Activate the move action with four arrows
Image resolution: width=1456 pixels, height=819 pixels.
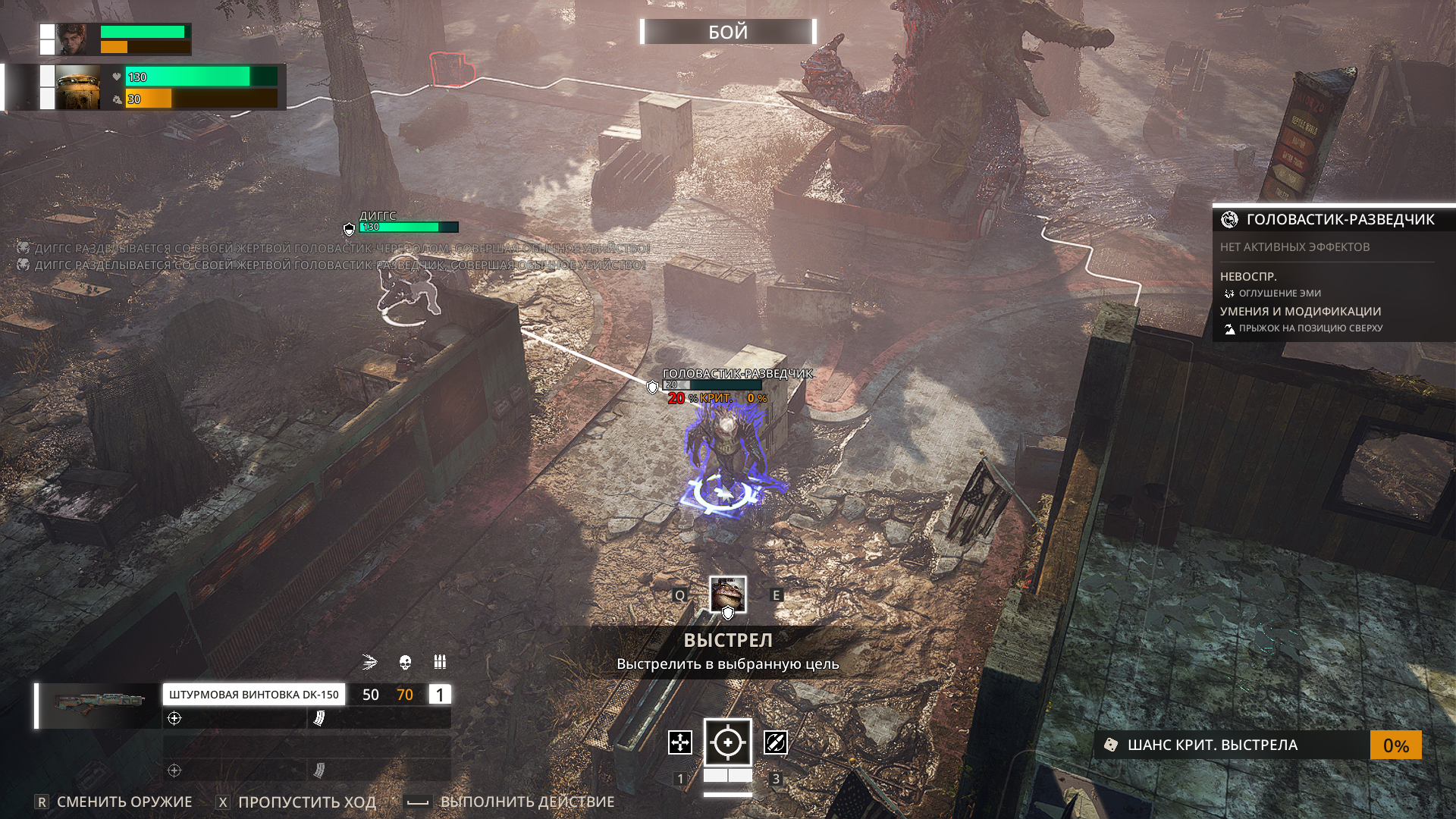(680, 742)
